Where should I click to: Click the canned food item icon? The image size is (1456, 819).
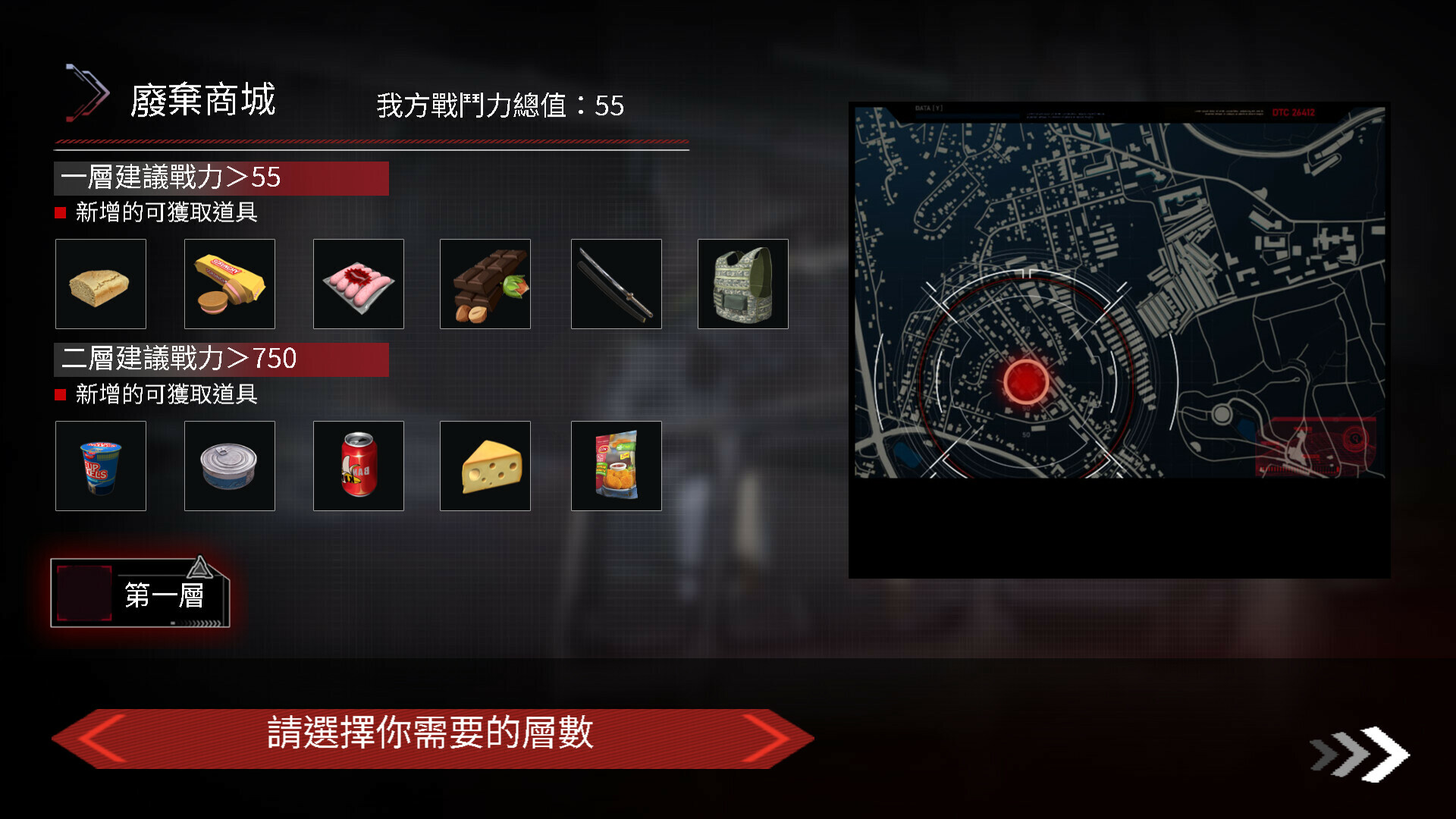[x=229, y=466]
